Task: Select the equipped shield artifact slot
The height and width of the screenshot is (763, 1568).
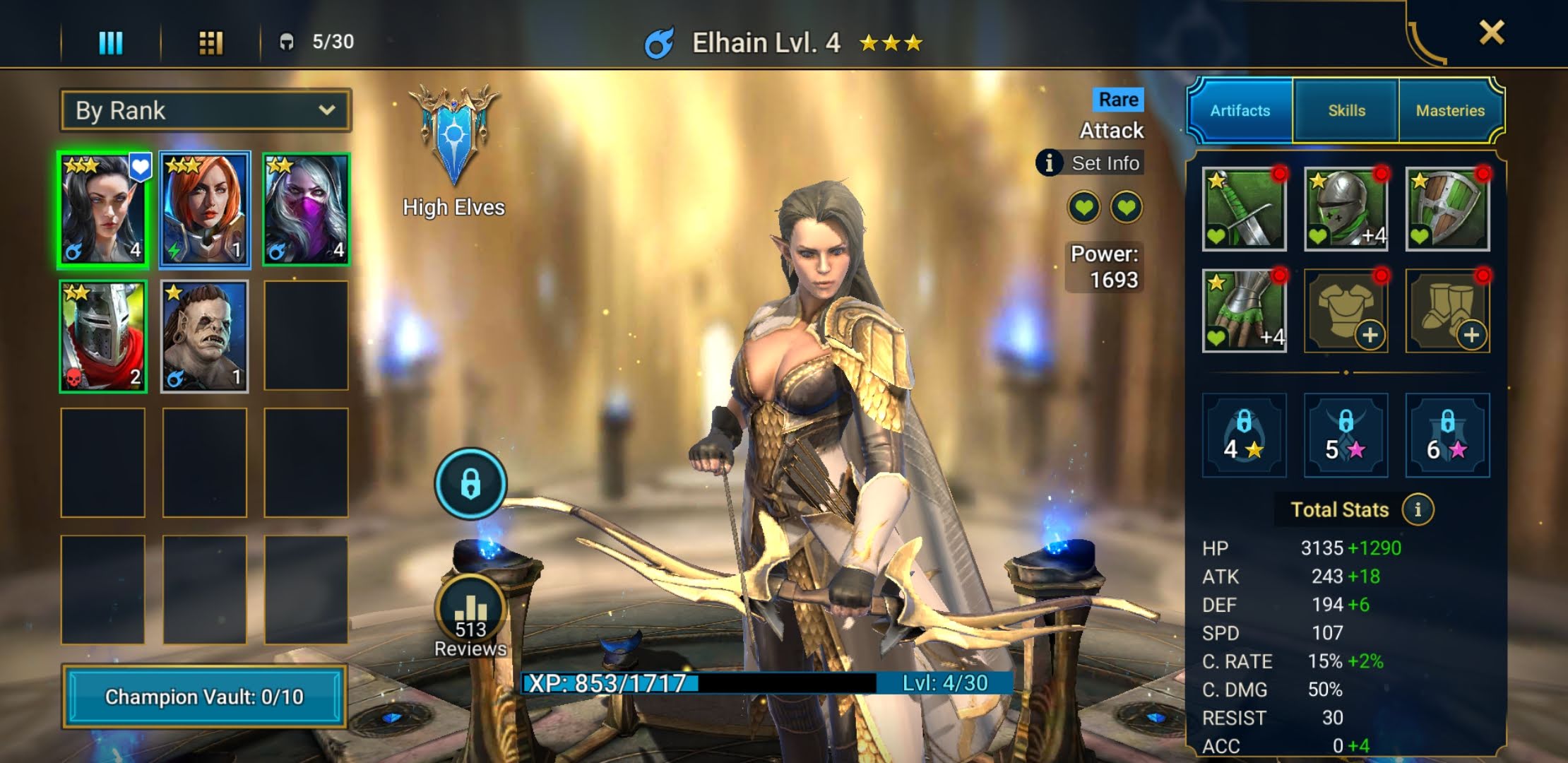Action: pyautogui.click(x=1447, y=210)
